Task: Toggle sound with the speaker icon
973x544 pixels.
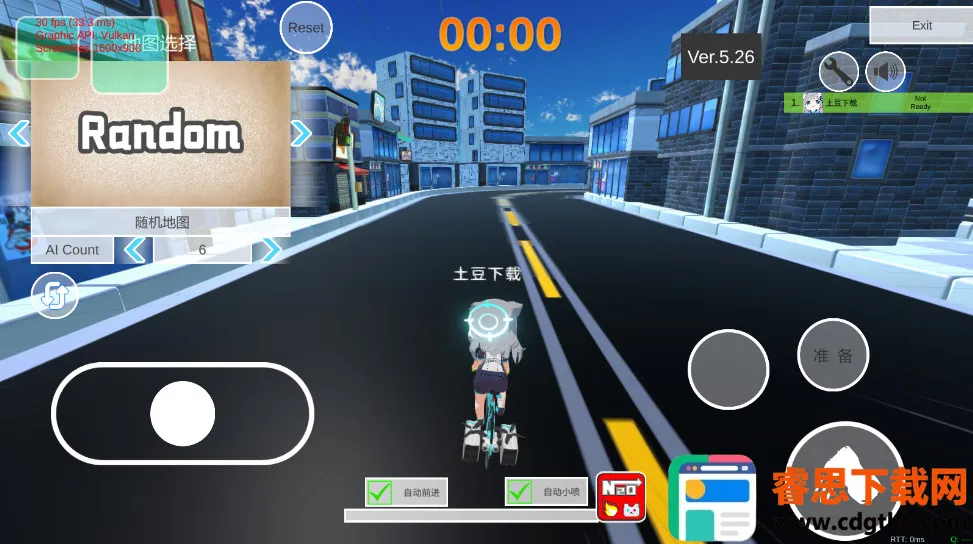Action: coord(884,71)
